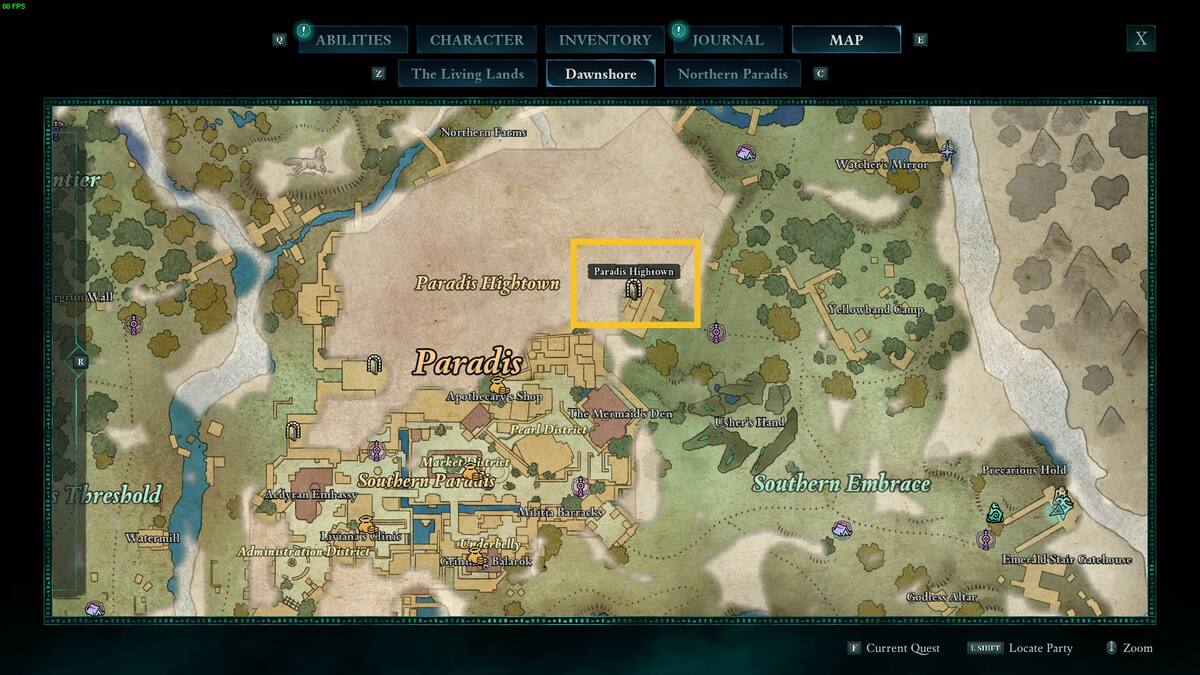Viewport: 1200px width, 675px height.
Task: Click the Watcher's Mirror map marker
Action: tap(947, 152)
